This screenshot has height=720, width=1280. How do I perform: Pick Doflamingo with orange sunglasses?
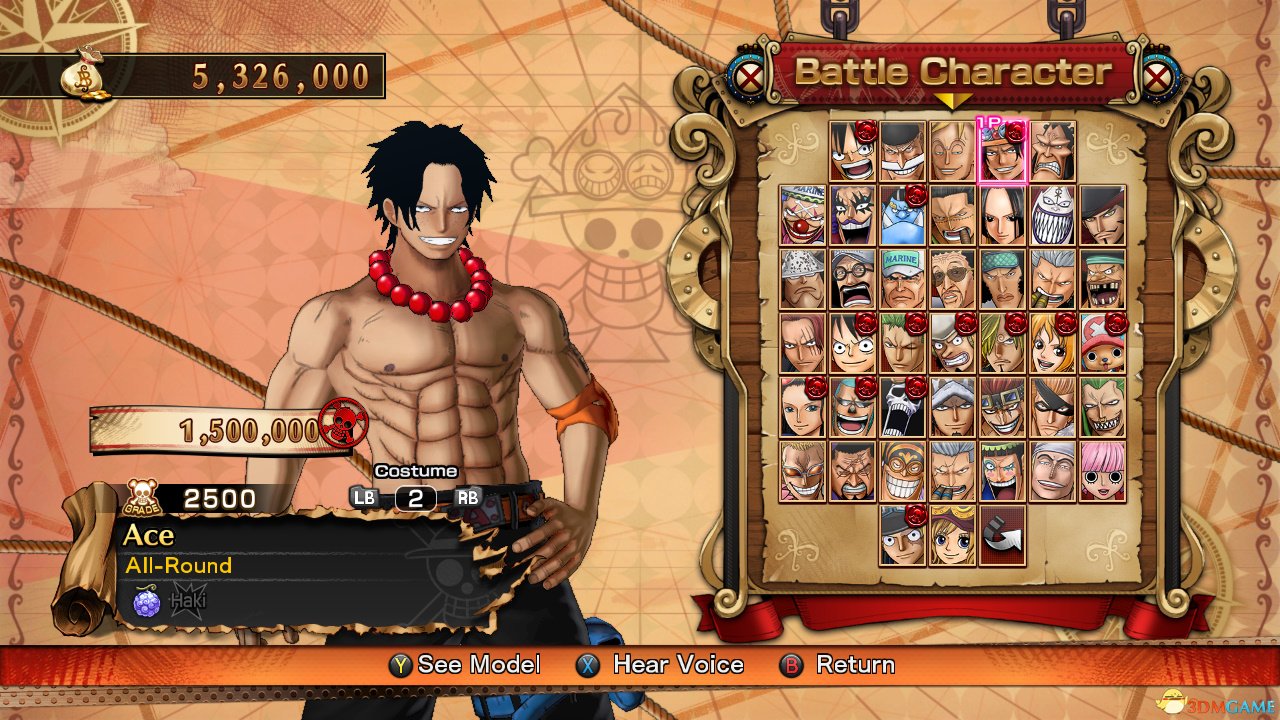pos(803,470)
